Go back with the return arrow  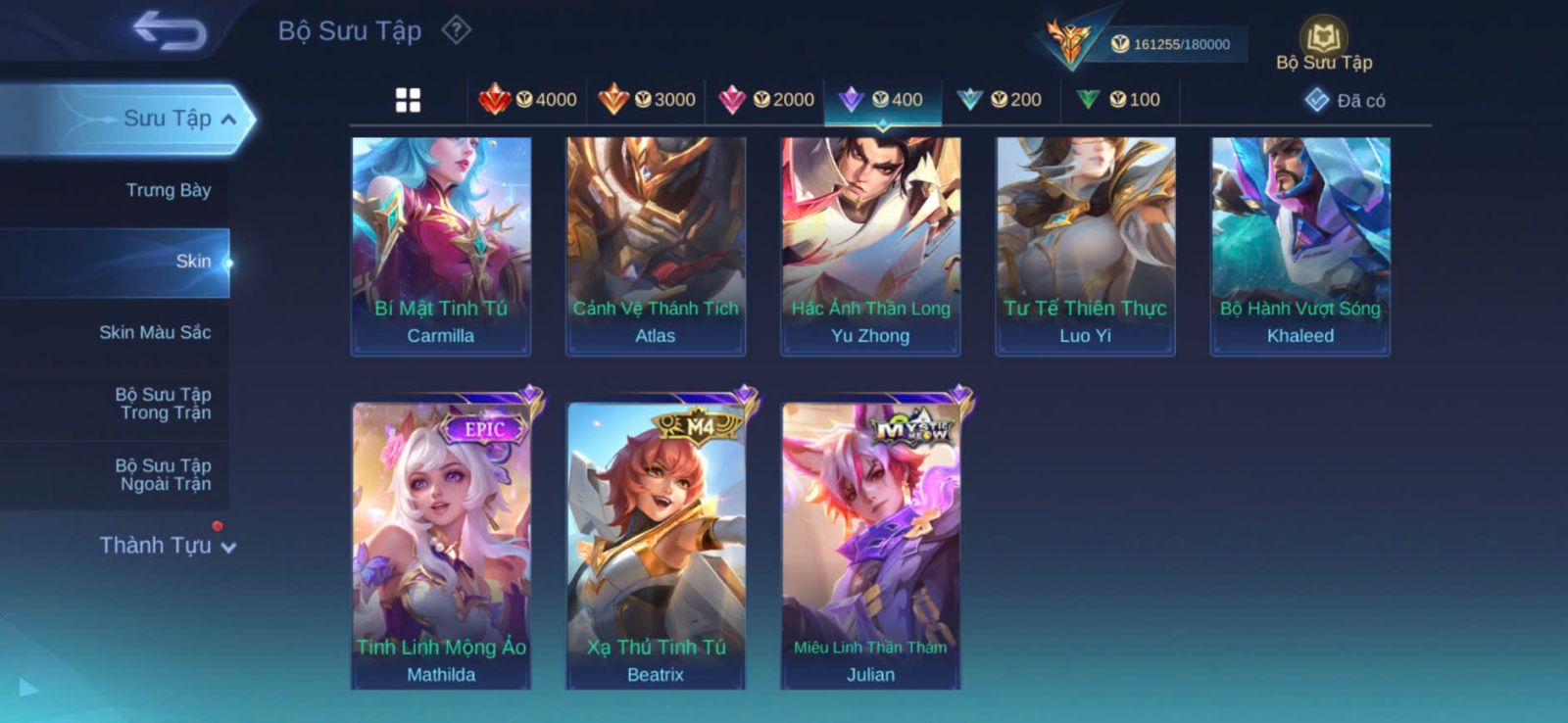click(x=169, y=29)
